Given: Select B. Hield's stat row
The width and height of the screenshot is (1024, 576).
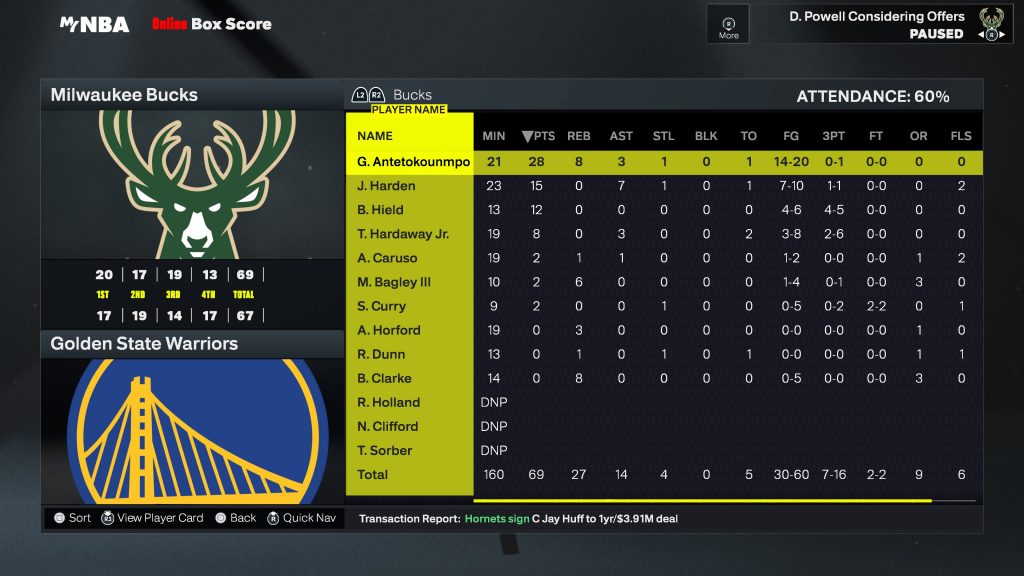Looking at the screenshot, I should 380,210.
